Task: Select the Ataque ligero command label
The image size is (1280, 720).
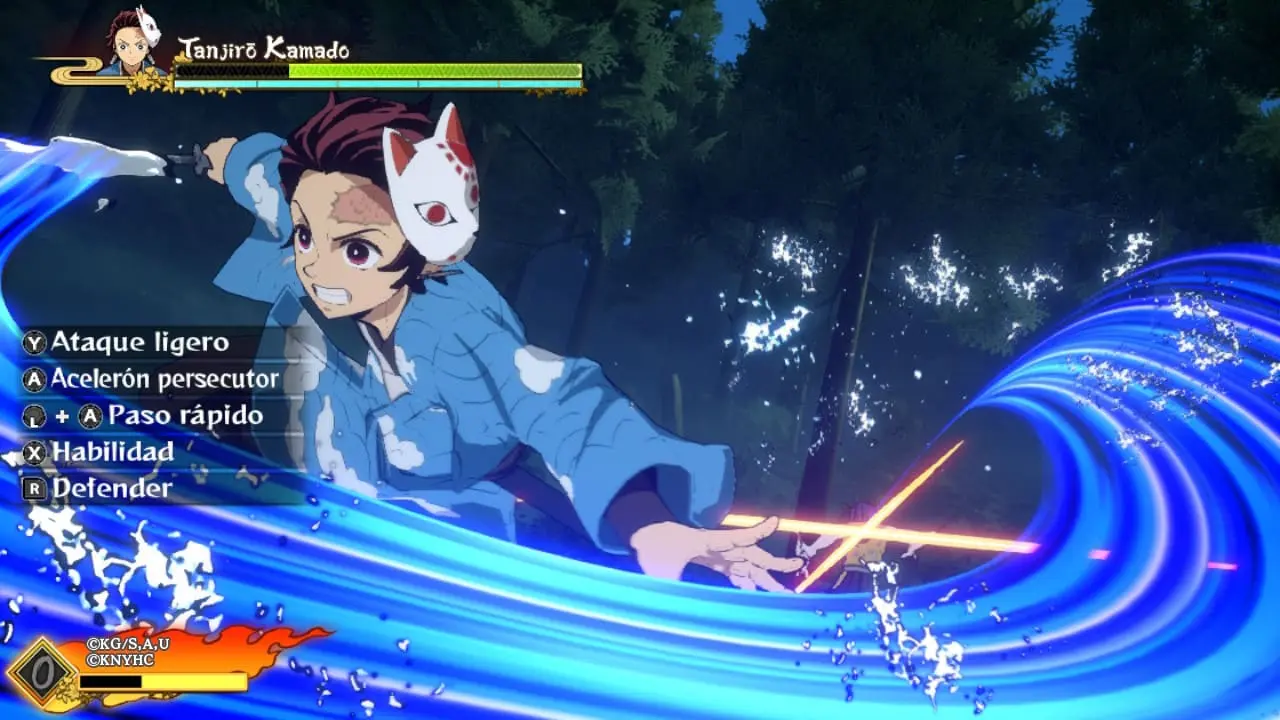Action: point(140,342)
